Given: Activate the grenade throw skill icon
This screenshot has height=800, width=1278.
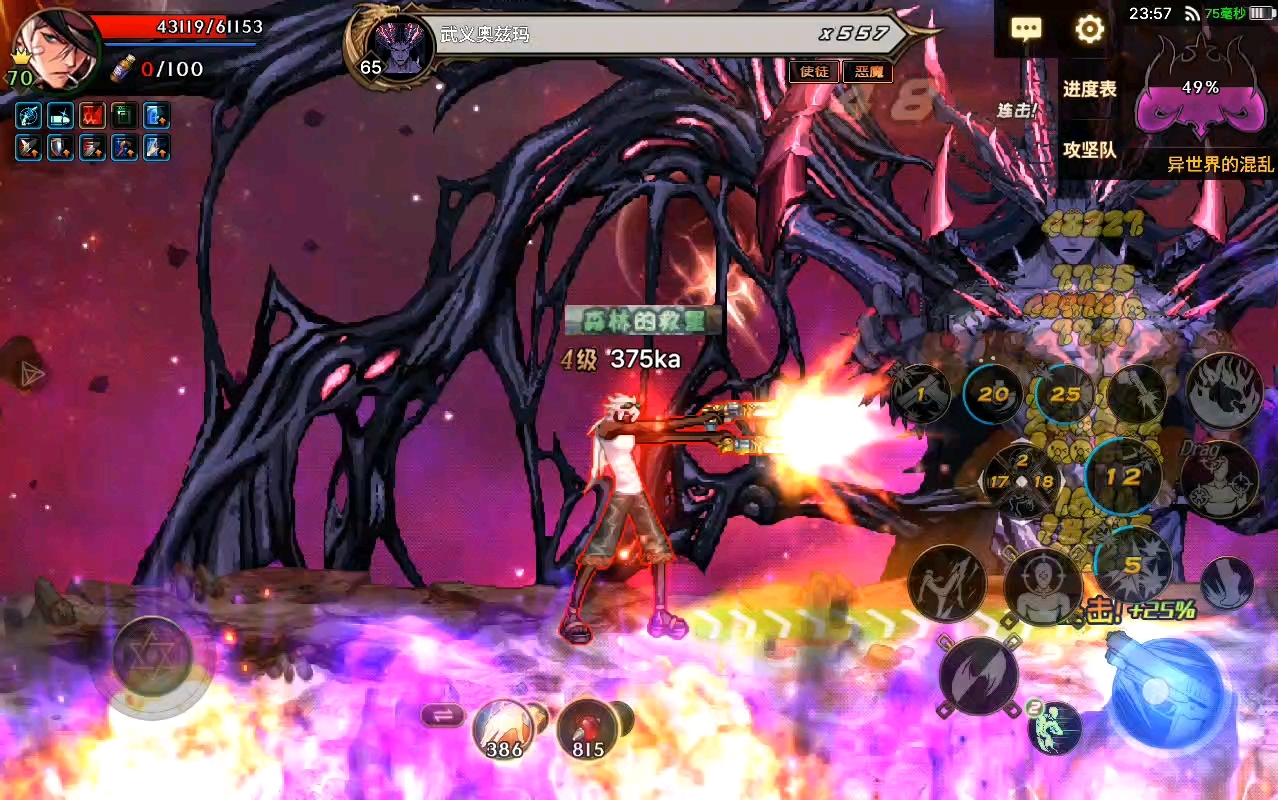Looking at the screenshot, I should click(x=1137, y=393).
